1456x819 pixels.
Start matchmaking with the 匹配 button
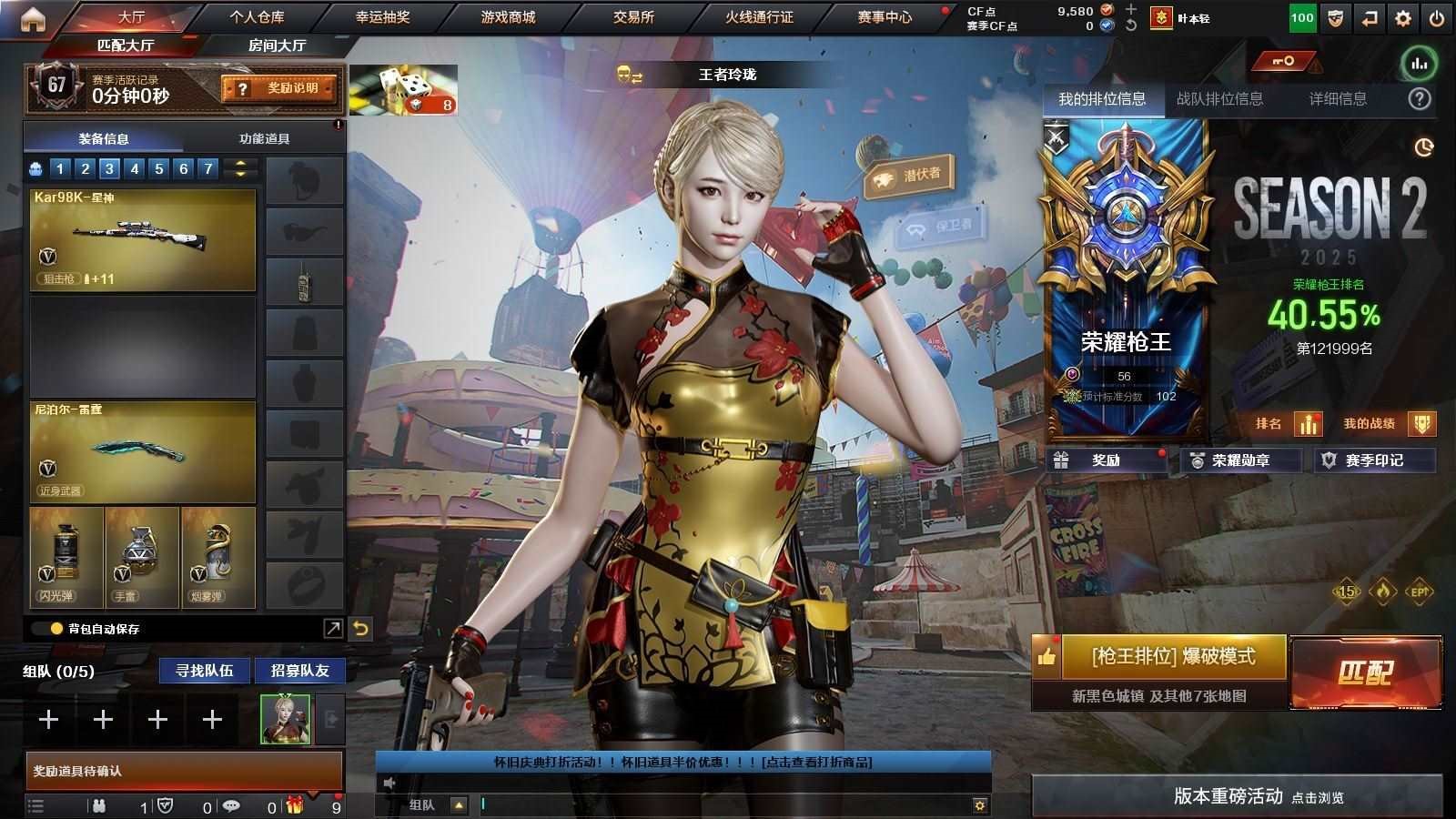point(1365,672)
